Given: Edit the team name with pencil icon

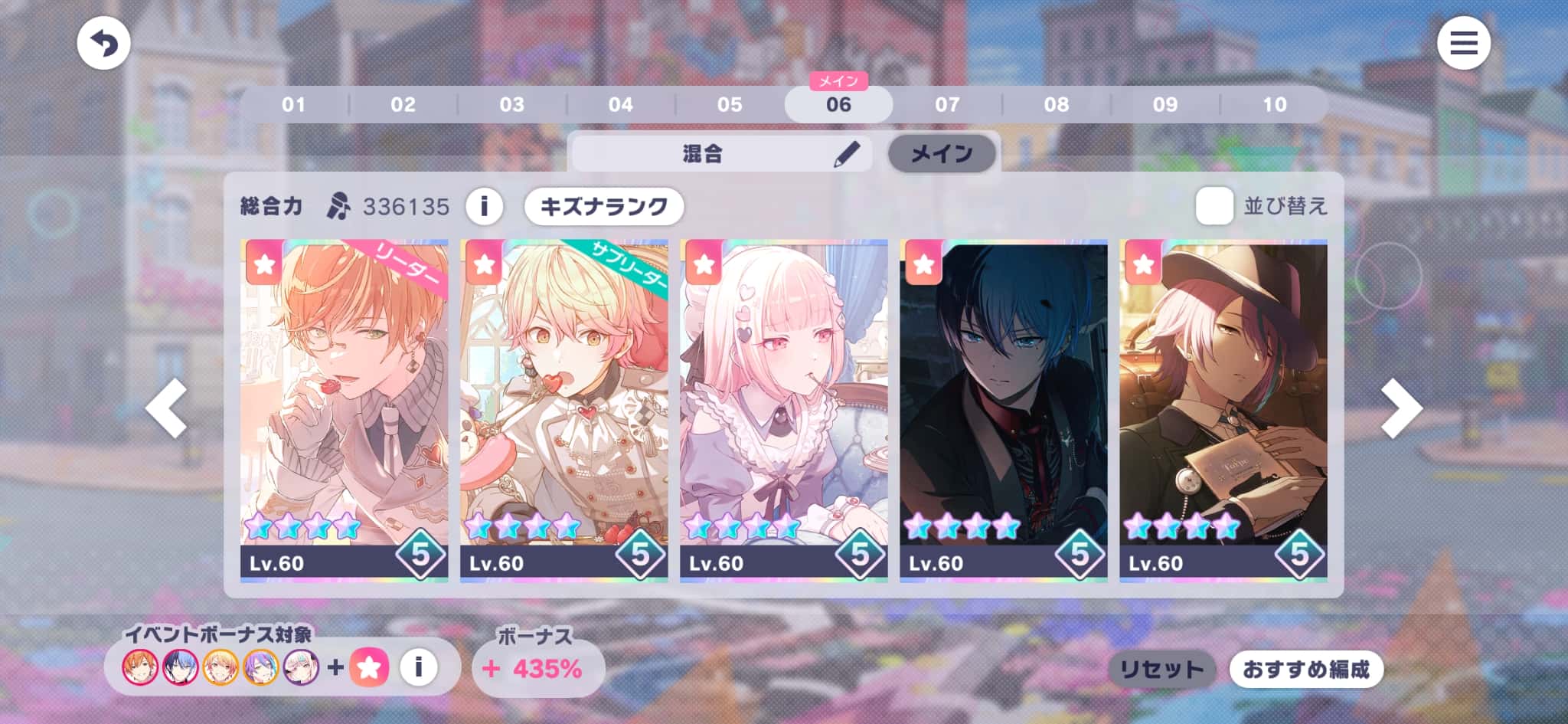Looking at the screenshot, I should click(846, 154).
